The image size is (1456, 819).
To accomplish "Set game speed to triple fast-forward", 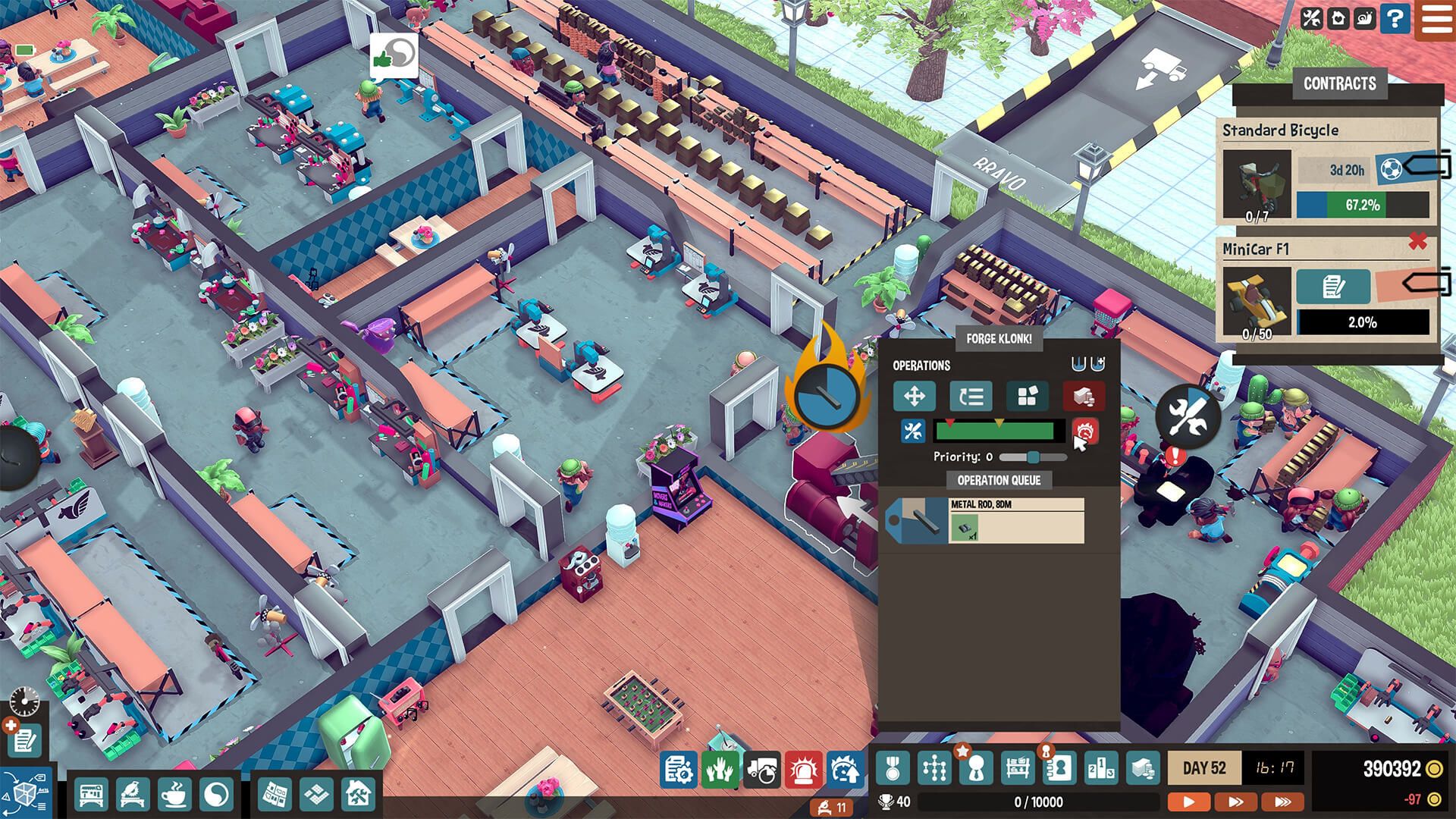I will click(x=1282, y=801).
